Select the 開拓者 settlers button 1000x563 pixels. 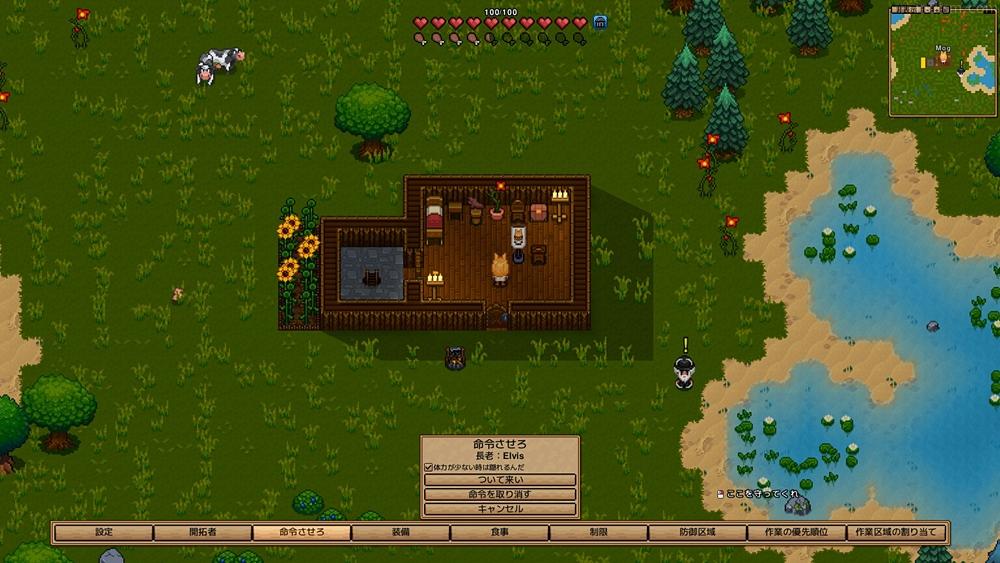[203, 532]
